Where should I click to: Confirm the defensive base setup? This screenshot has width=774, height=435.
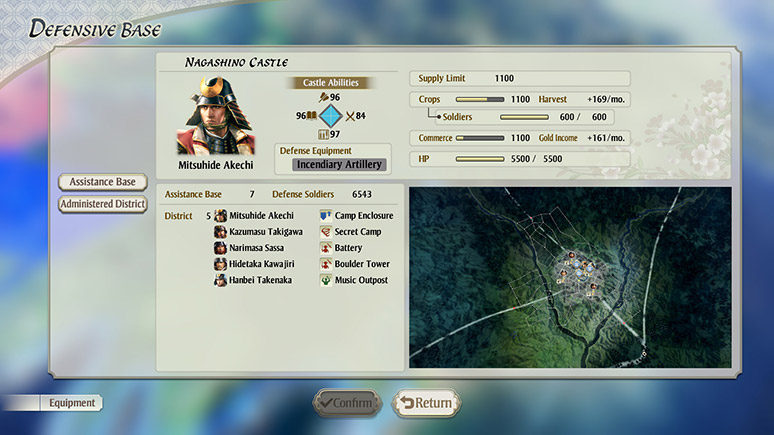coord(346,403)
